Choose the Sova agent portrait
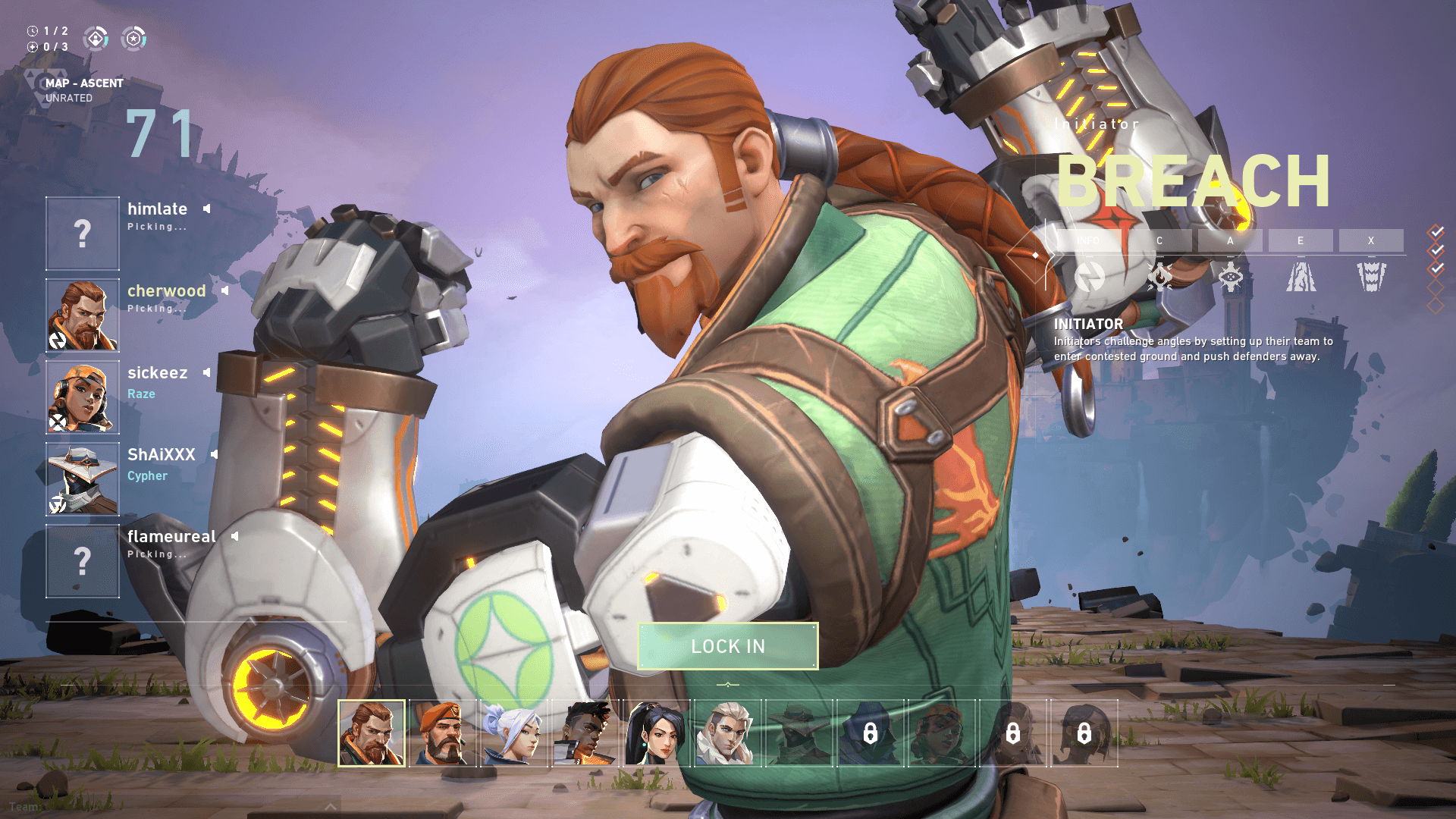Viewport: 1456px width, 819px height. tap(726, 733)
